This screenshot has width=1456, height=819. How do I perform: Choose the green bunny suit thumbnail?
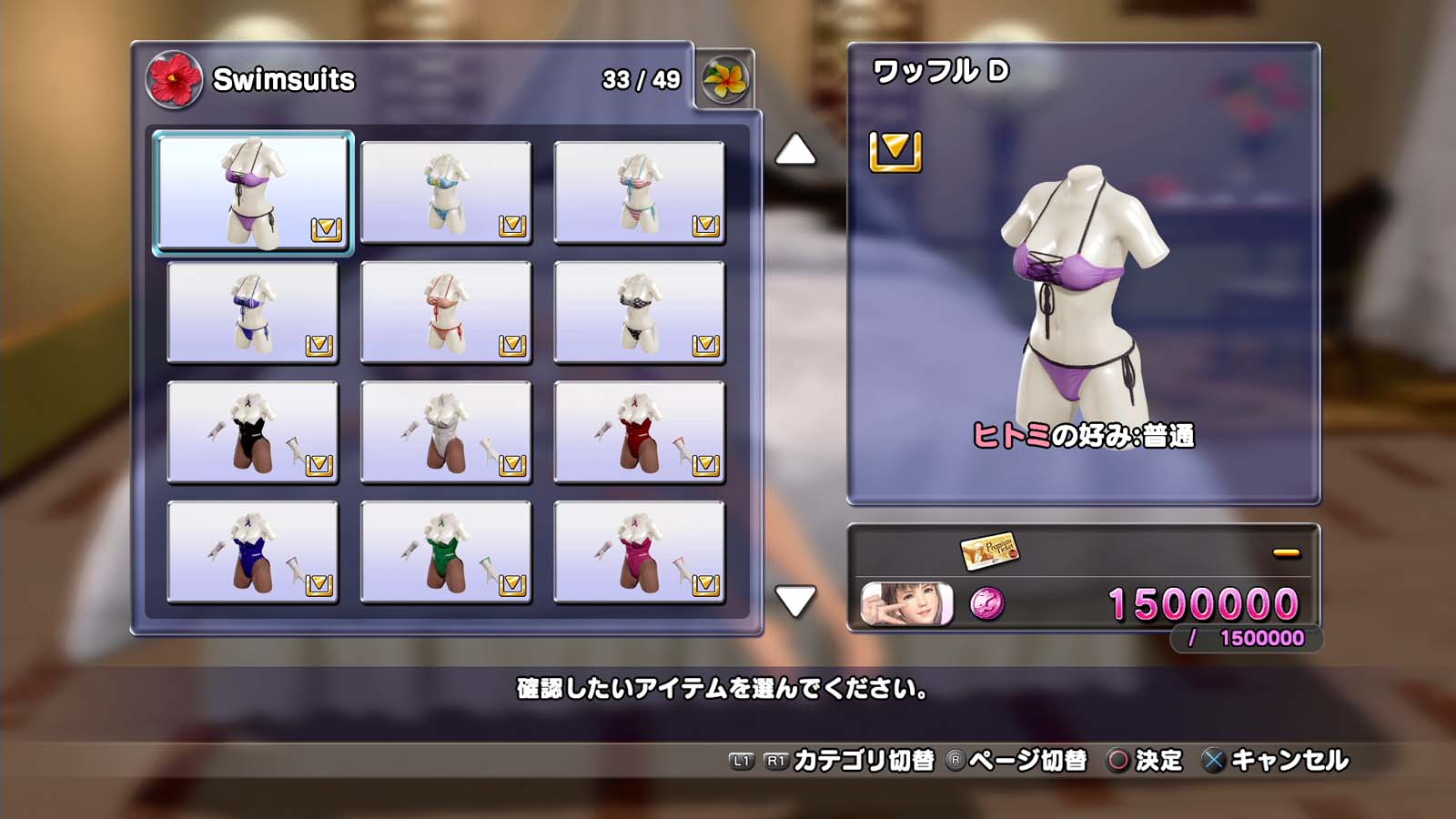coord(446,552)
